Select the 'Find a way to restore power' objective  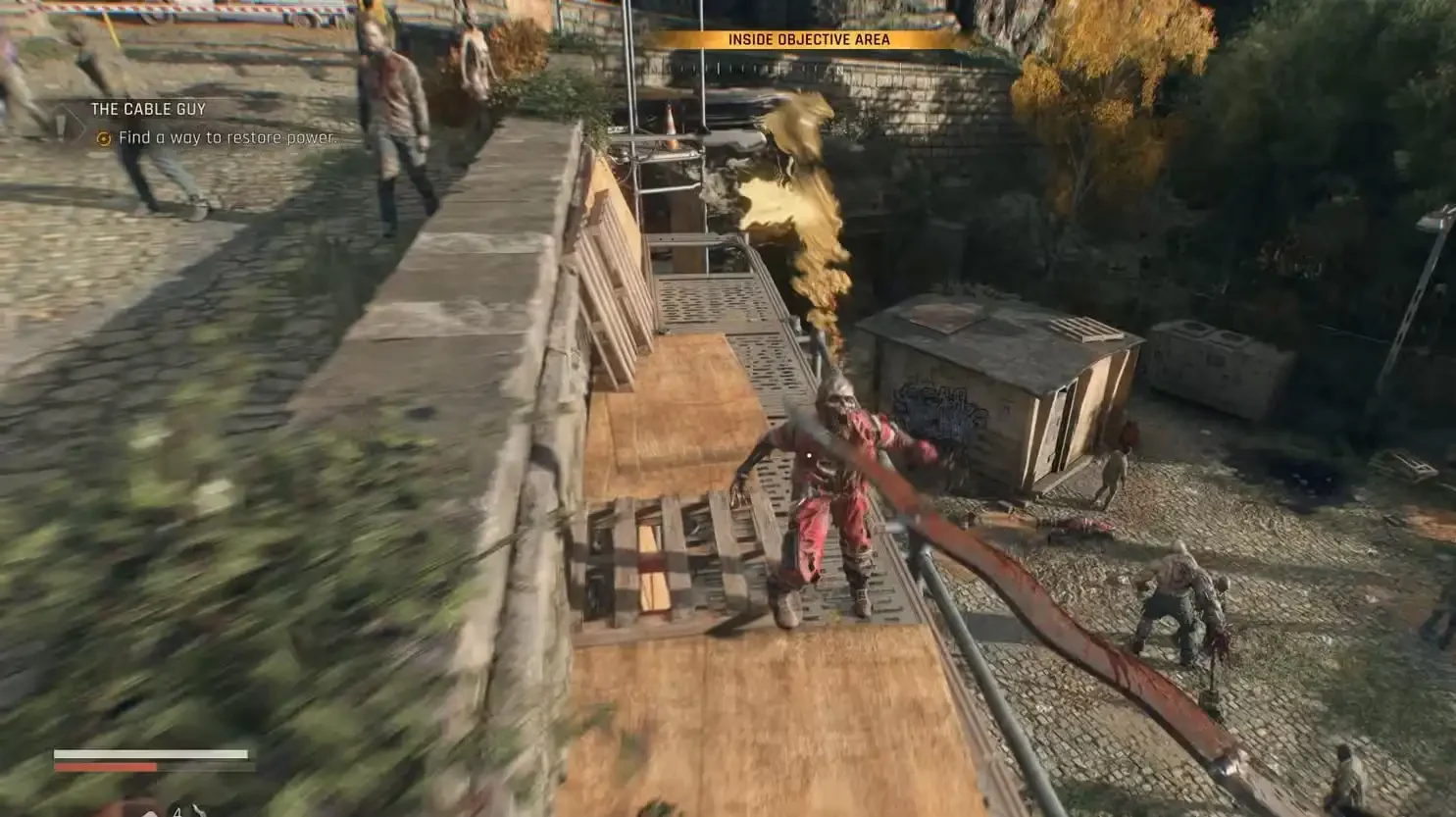click(x=226, y=138)
